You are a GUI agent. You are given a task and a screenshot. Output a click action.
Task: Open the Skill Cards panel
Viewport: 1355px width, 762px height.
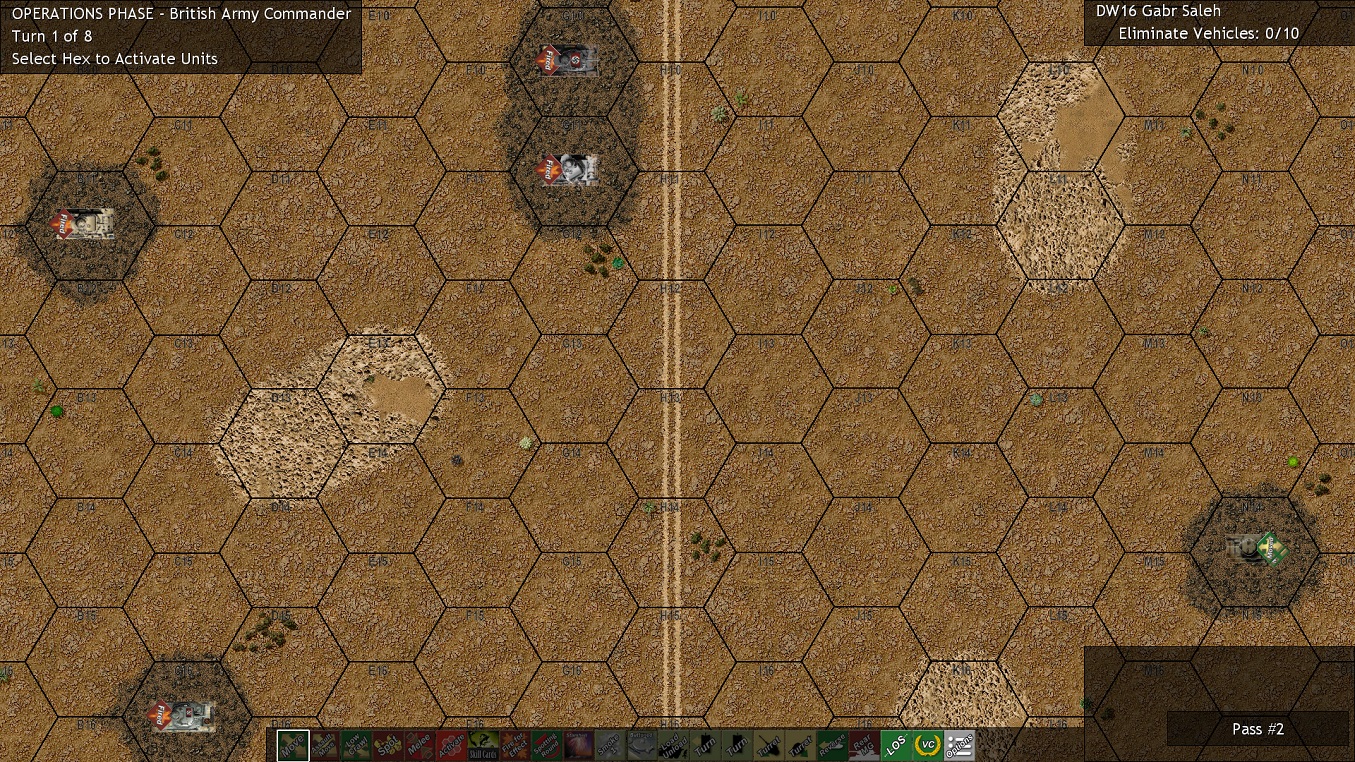pyautogui.click(x=483, y=745)
